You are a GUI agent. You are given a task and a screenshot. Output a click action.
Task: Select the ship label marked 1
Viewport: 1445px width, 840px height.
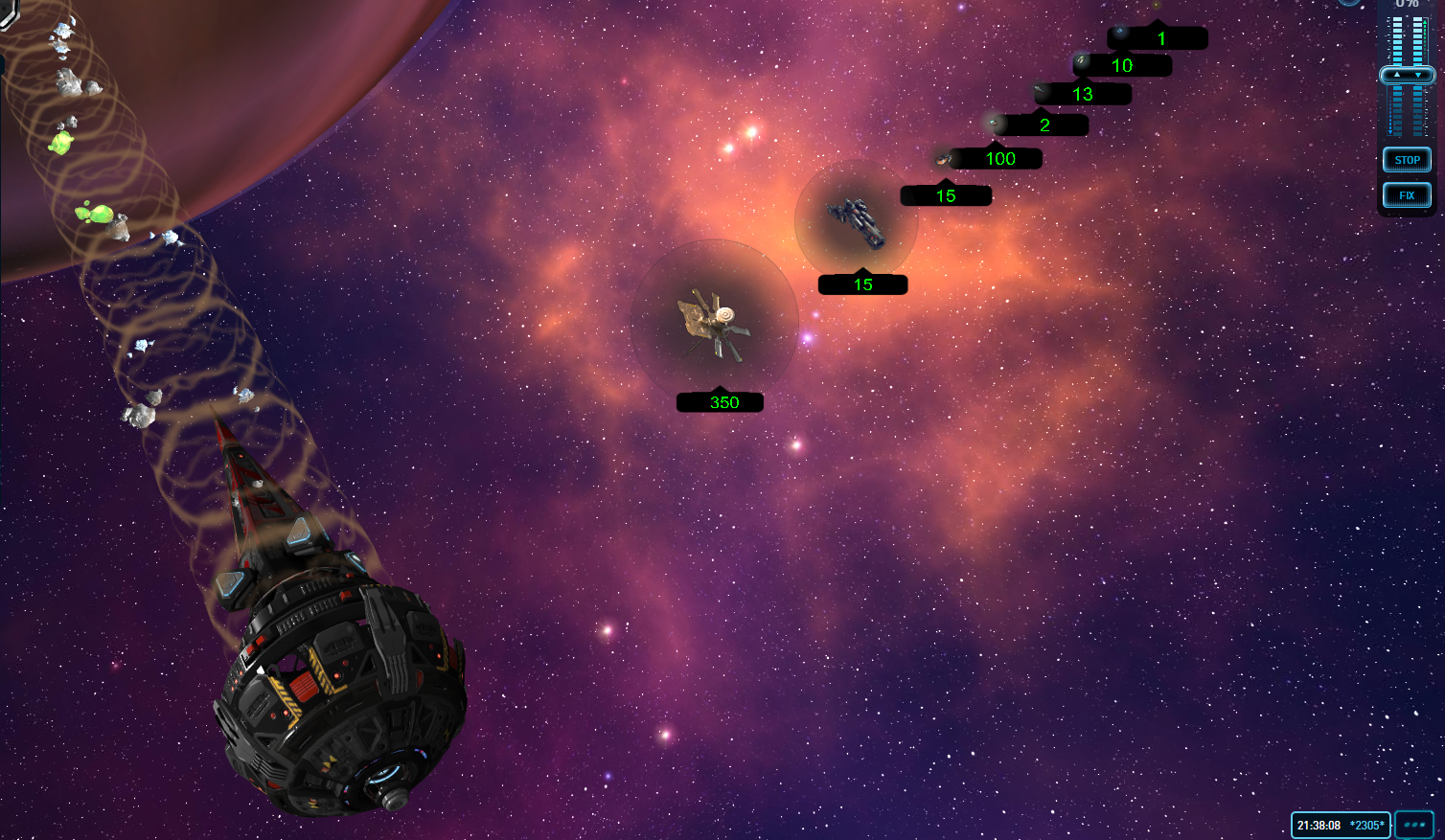(x=1159, y=38)
